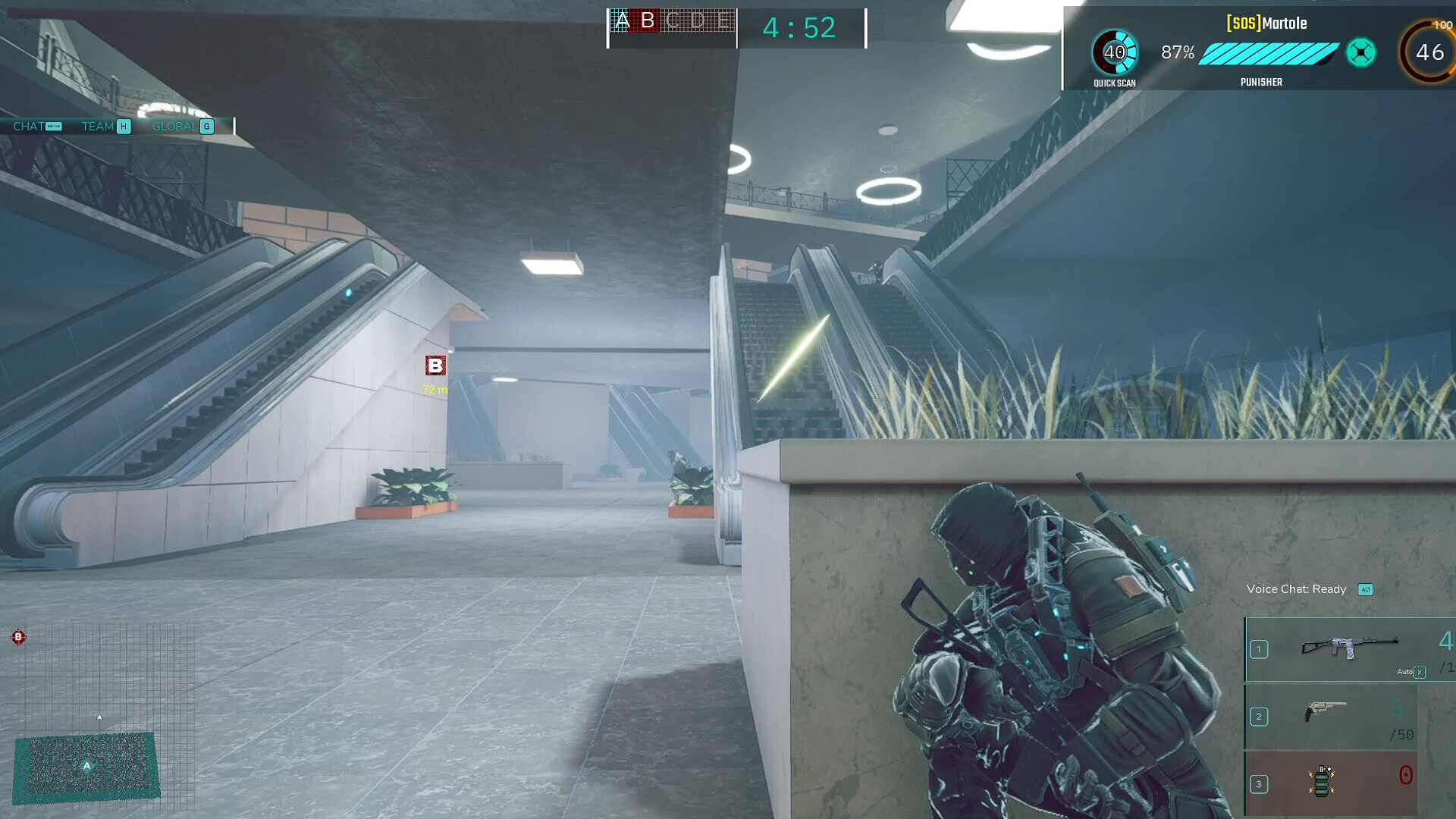Select objective A in the capture tracker

[x=621, y=21]
